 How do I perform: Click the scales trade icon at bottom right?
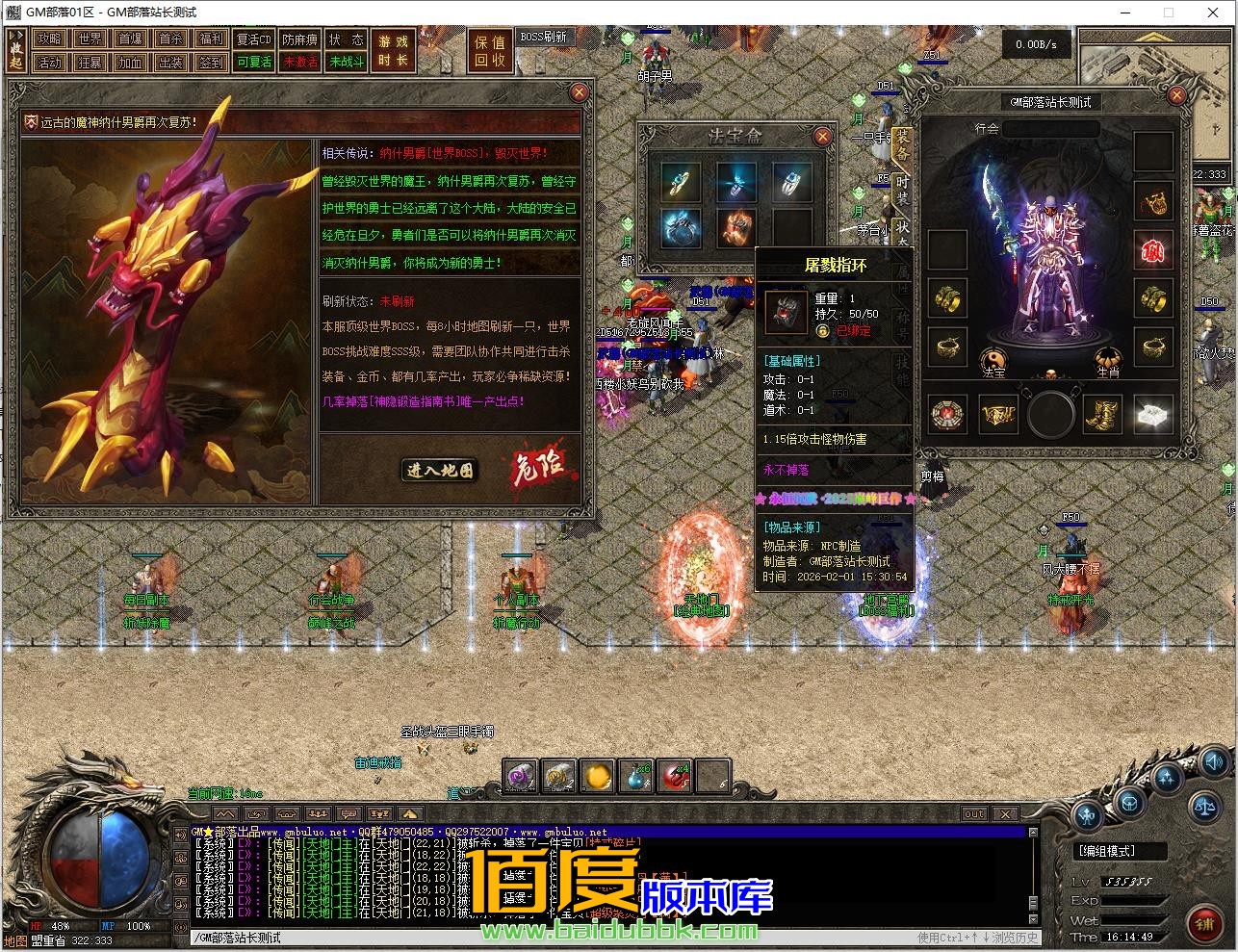point(1203,808)
